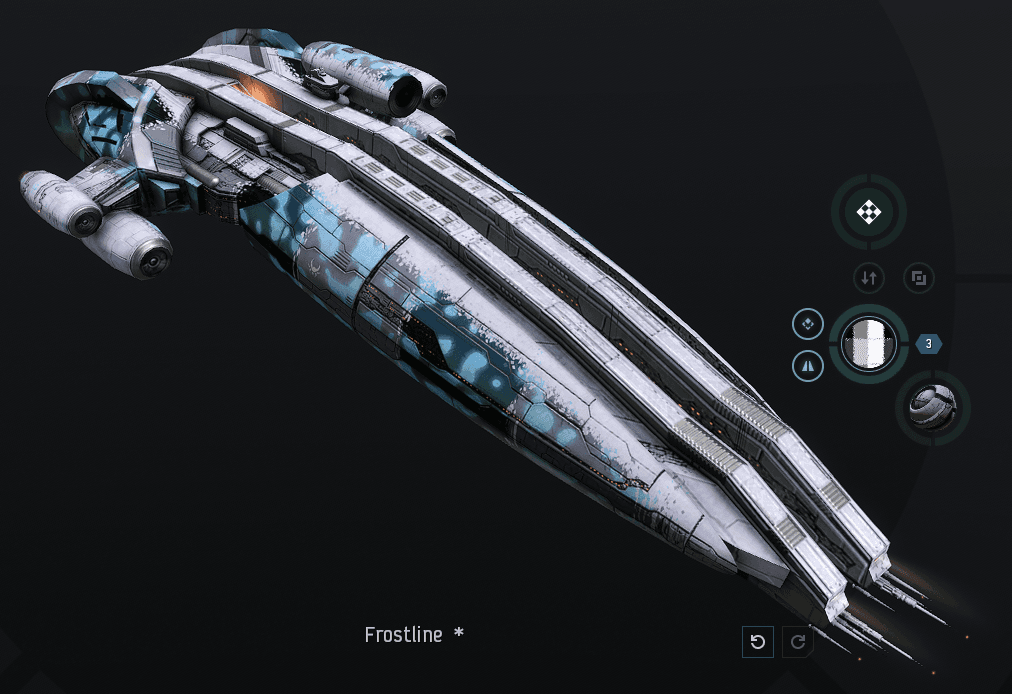Select the Frostline design name
The image size is (1012, 694).
403,635
